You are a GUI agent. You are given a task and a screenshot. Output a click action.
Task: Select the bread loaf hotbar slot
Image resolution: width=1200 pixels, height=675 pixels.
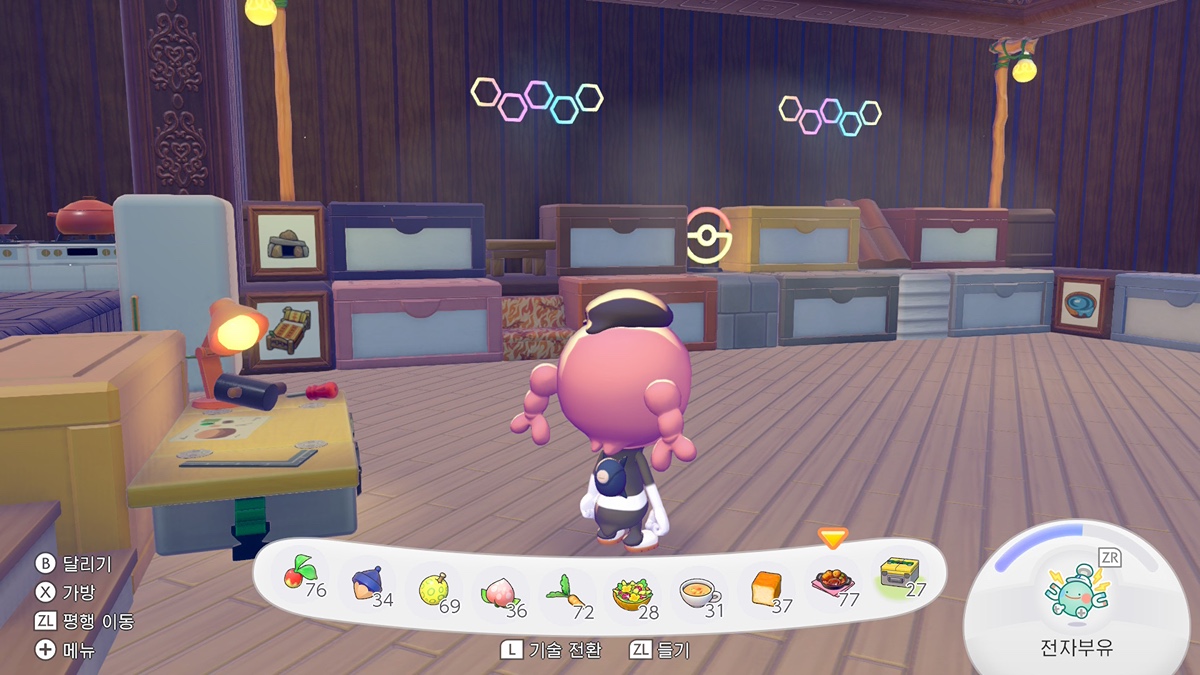click(766, 590)
